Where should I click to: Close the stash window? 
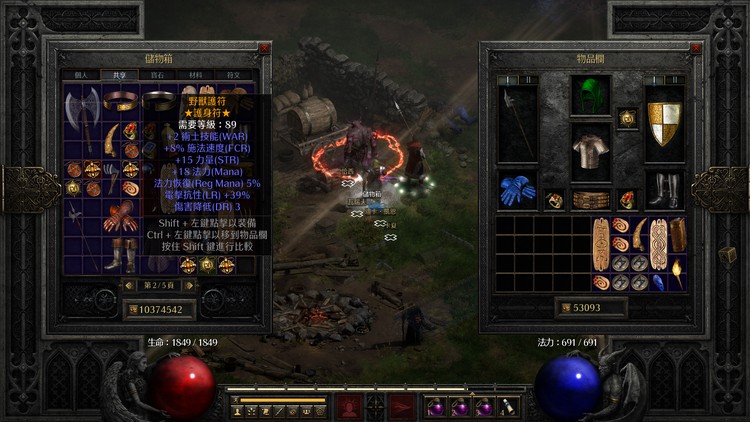[264, 47]
